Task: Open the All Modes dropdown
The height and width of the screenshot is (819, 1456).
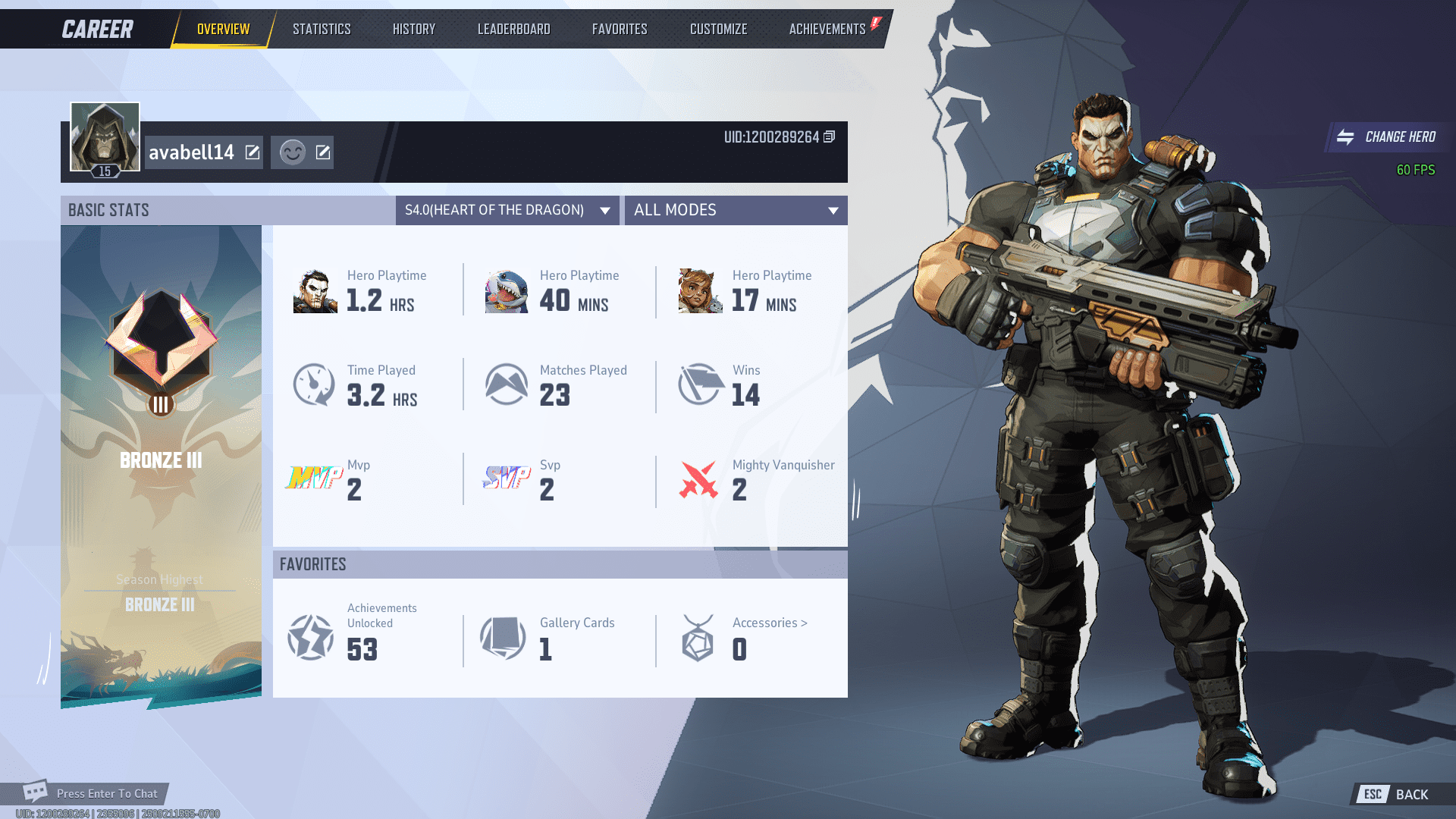Action: tap(735, 211)
